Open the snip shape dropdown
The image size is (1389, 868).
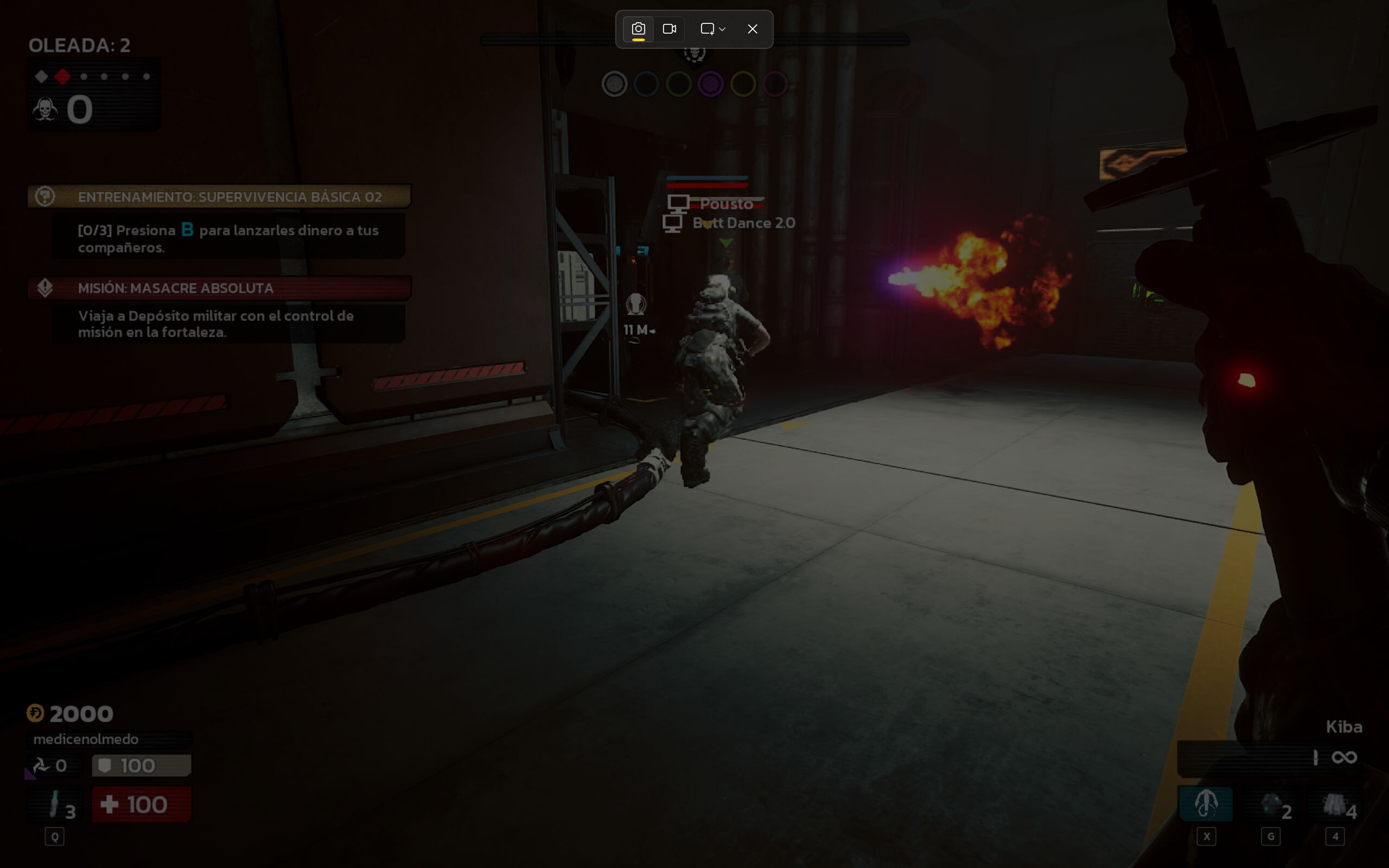tap(713, 29)
